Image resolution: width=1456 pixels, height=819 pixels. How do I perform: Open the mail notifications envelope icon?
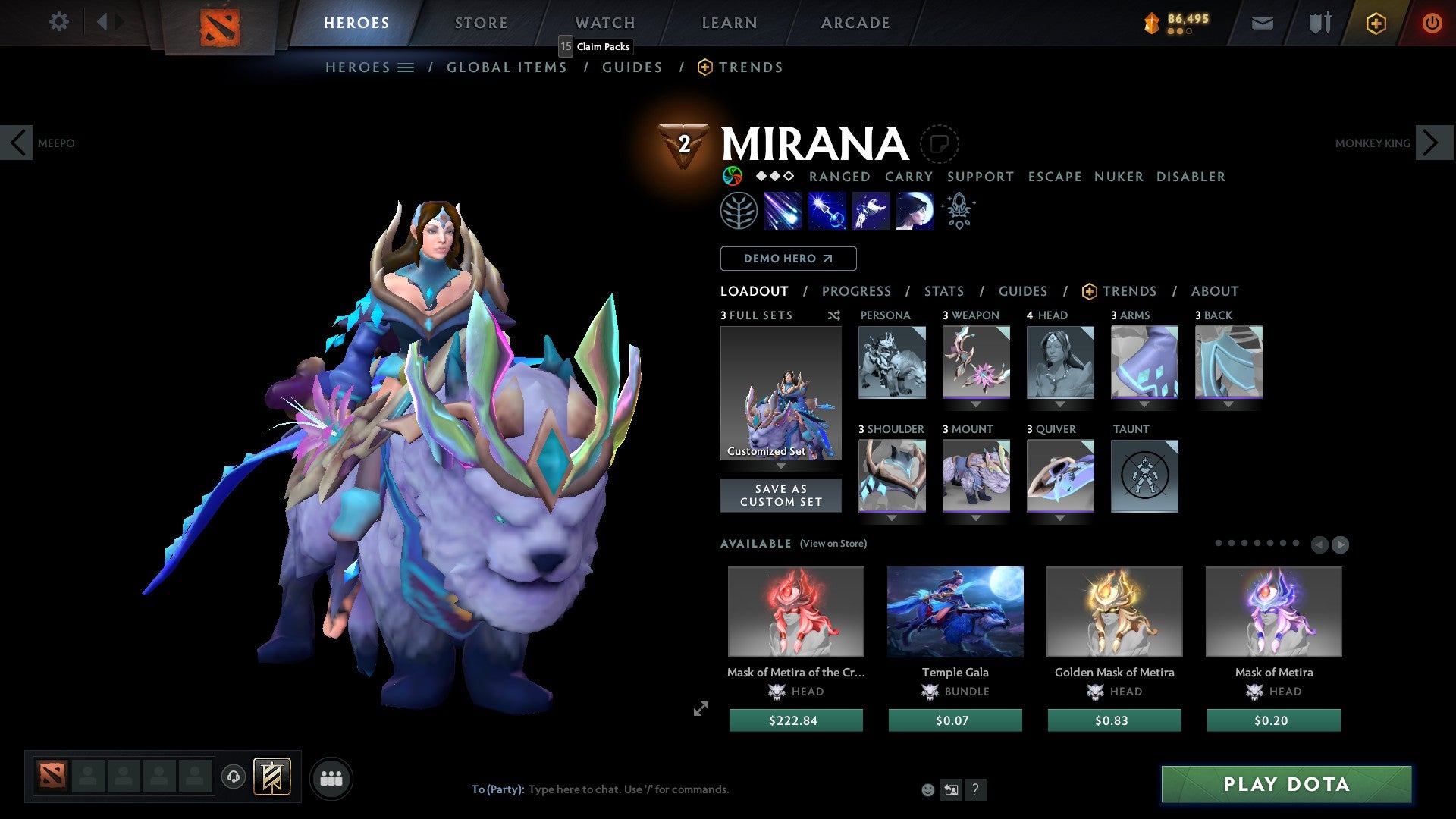(1263, 22)
